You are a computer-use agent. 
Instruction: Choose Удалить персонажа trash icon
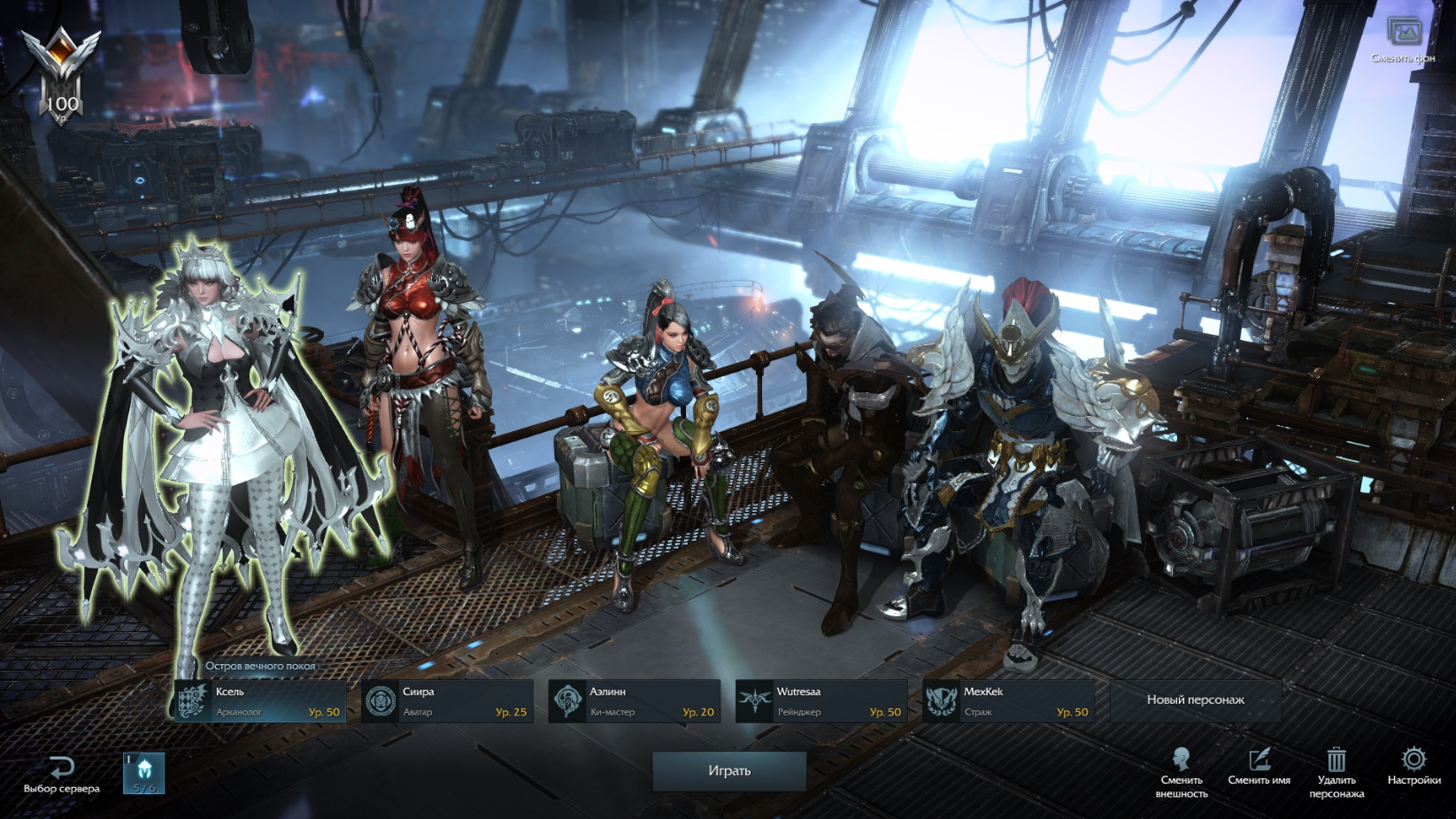tap(1337, 771)
